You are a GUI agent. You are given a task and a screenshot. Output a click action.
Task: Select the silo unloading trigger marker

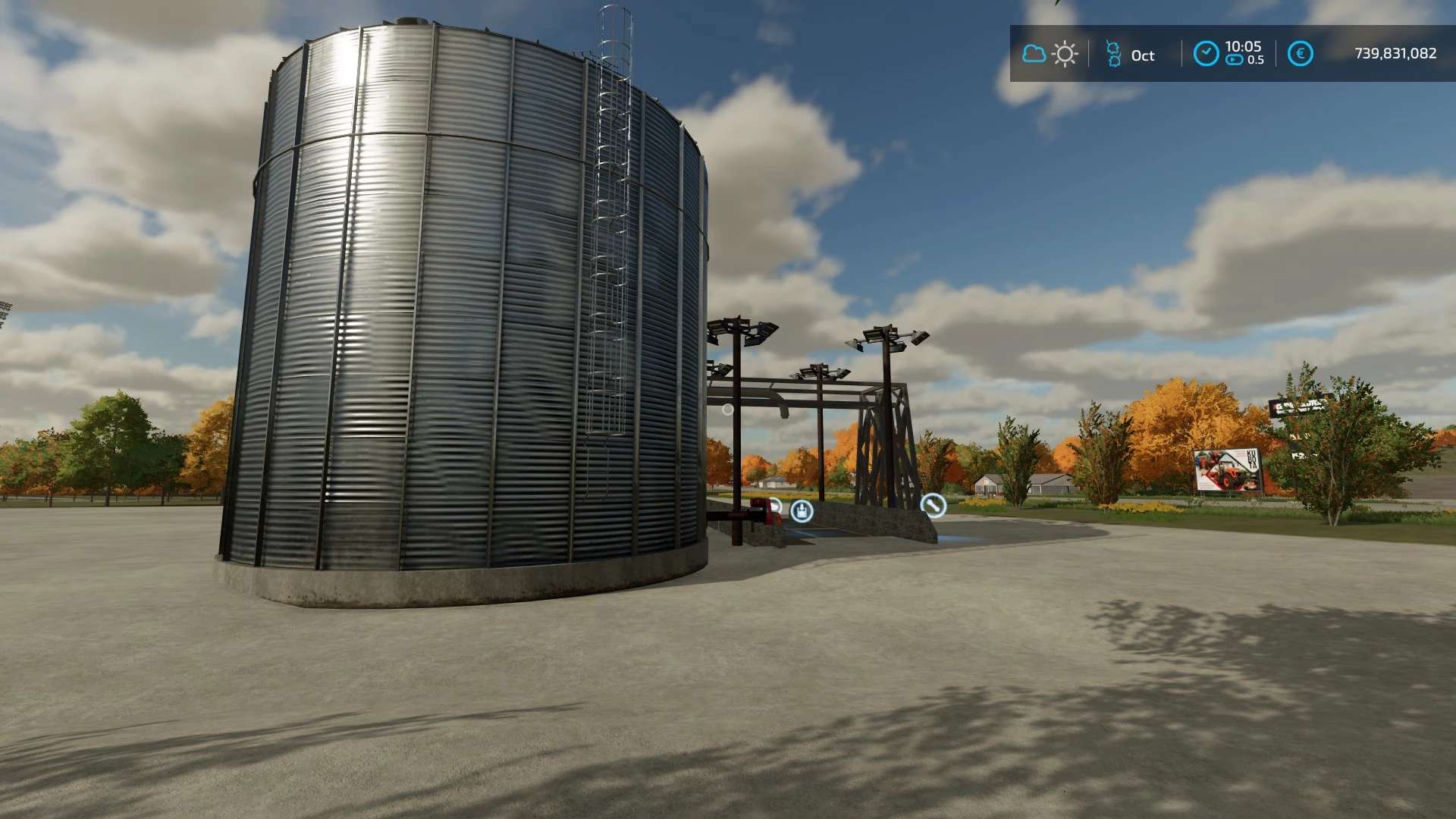point(802,511)
